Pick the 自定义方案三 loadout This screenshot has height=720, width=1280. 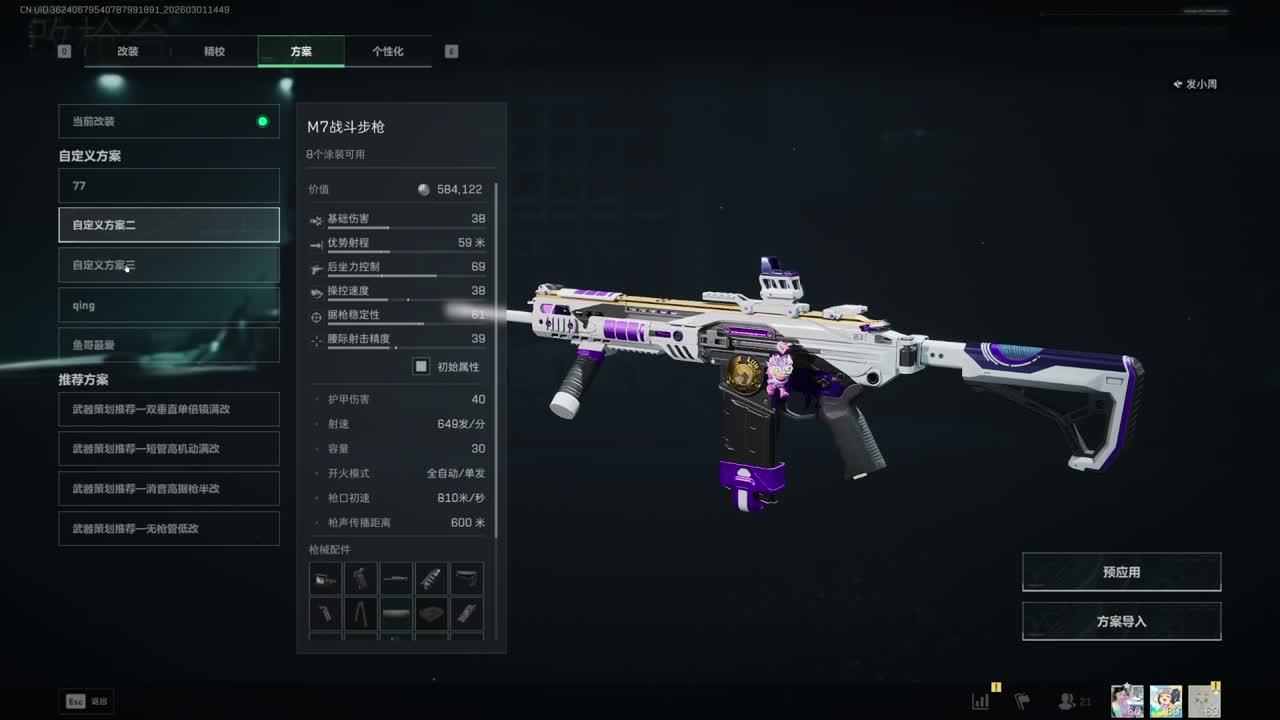[x=169, y=265]
